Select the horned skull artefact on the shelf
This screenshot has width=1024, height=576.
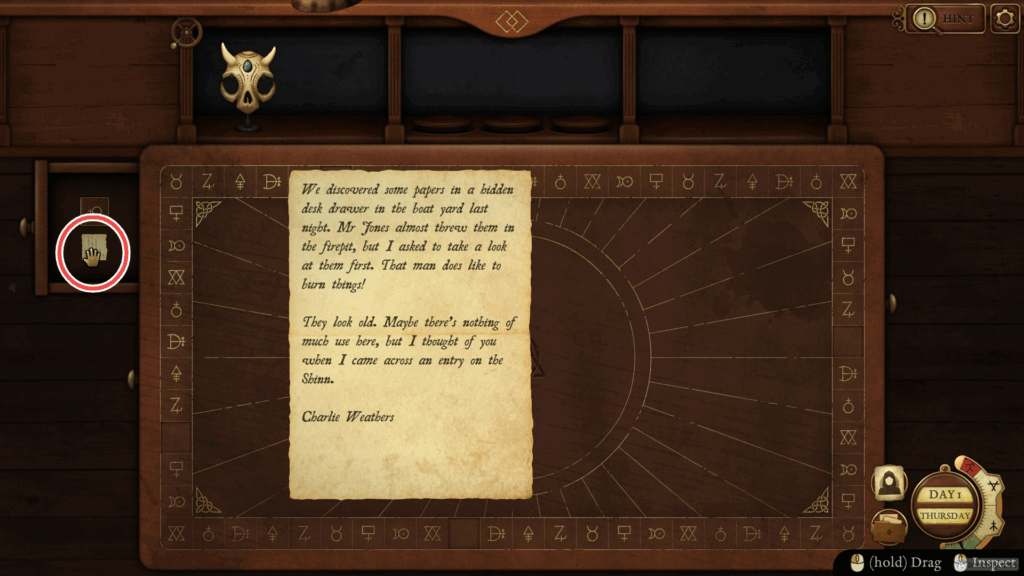pos(247,78)
